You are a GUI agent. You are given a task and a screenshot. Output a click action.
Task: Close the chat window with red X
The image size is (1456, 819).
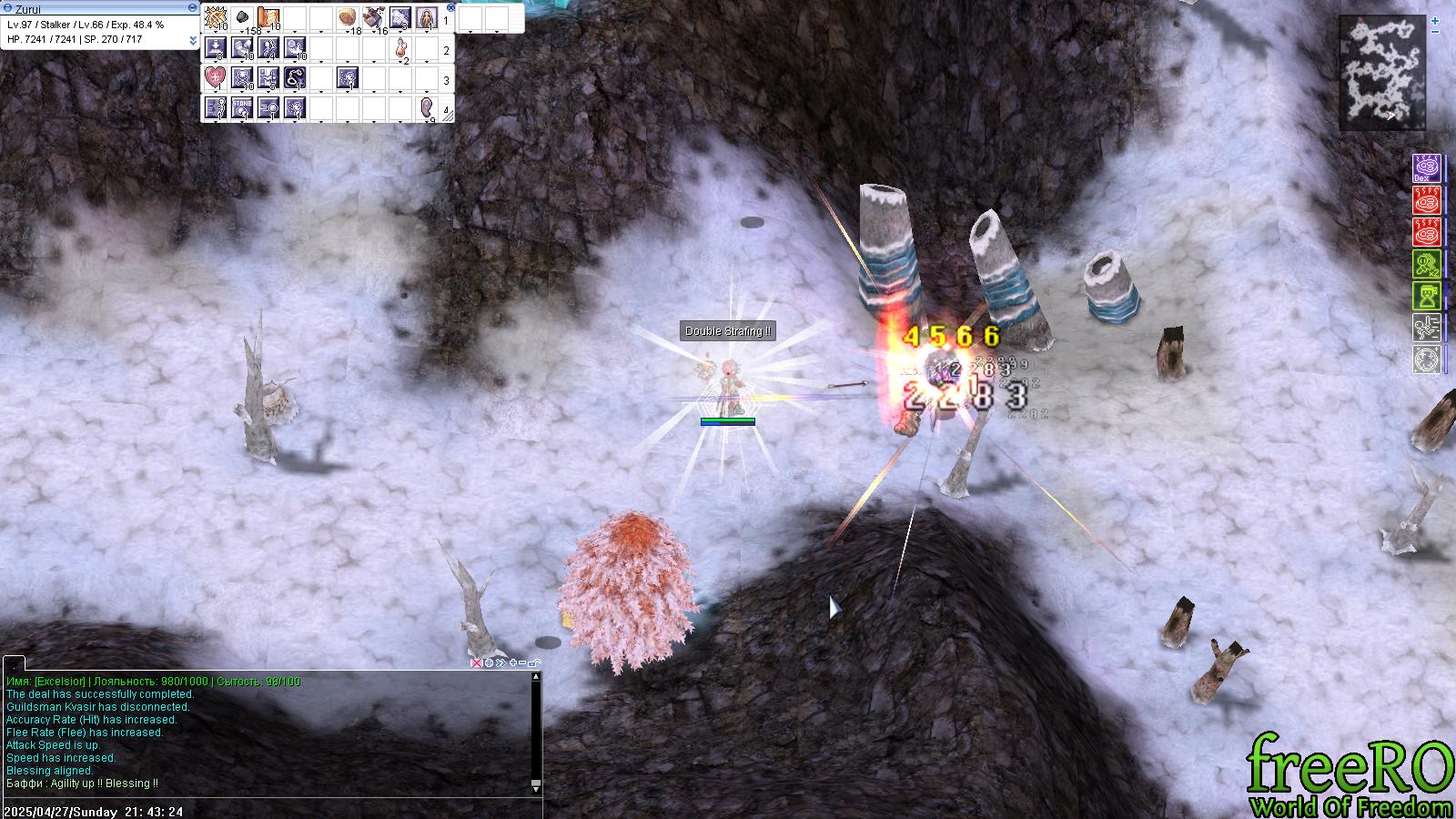point(475,662)
